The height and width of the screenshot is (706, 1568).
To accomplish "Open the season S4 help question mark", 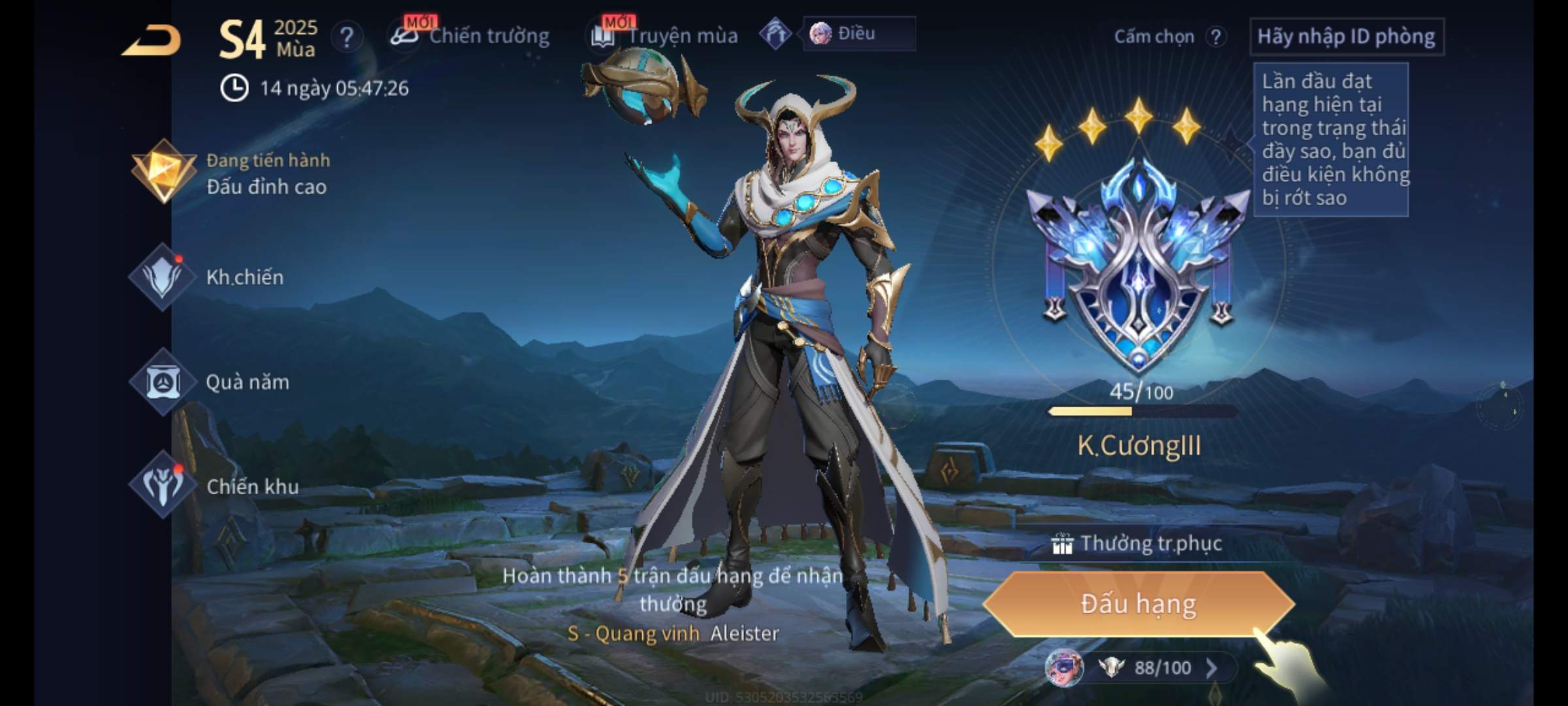I will click(346, 37).
